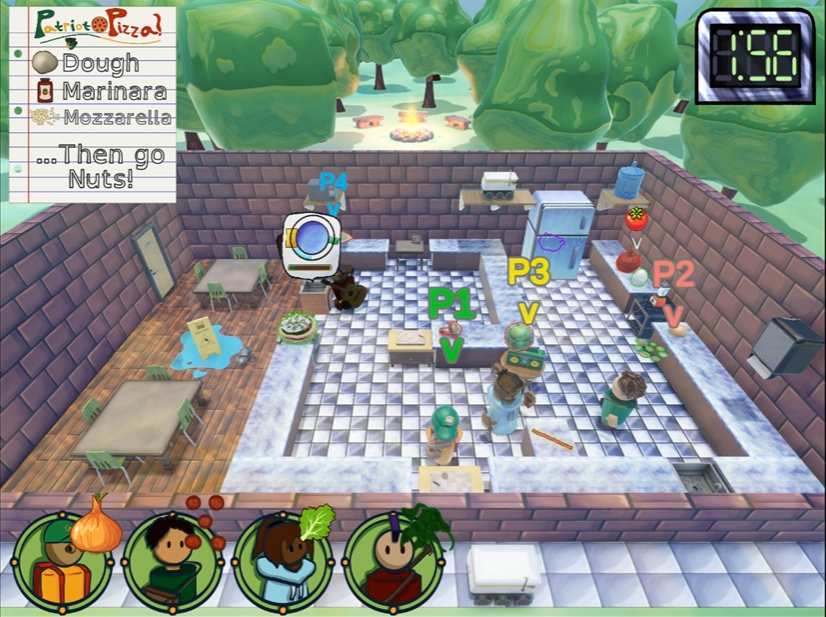826x617 pixels.
Task: Choose the player portrait holding lettuce
Action: (283, 562)
